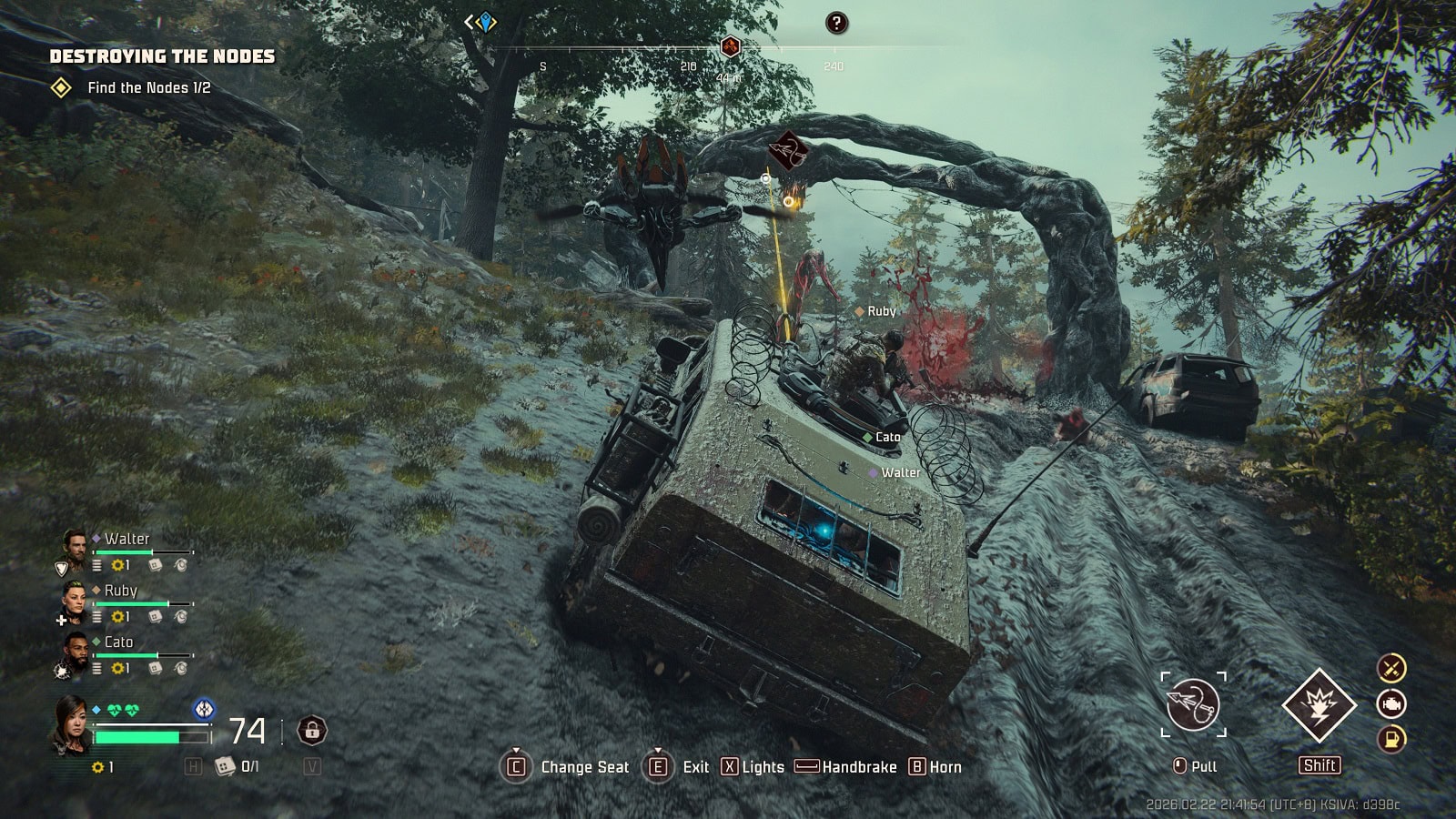Click the padlock locked ability icon

312,730
